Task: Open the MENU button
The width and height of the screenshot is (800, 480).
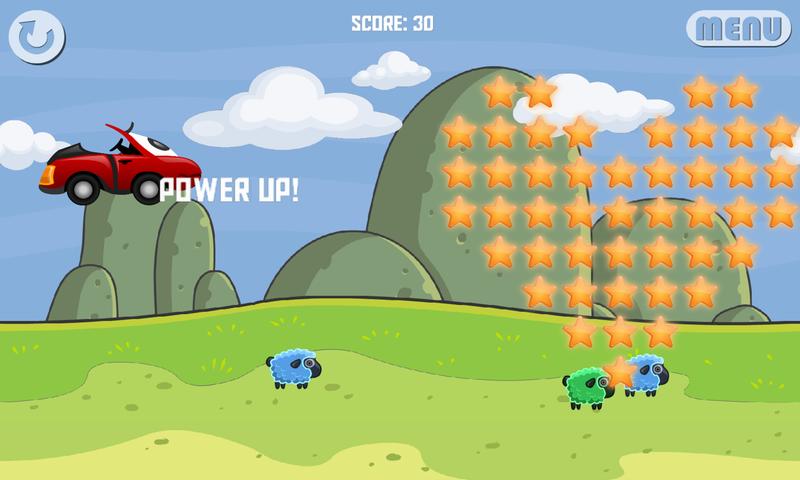Action: click(x=738, y=28)
